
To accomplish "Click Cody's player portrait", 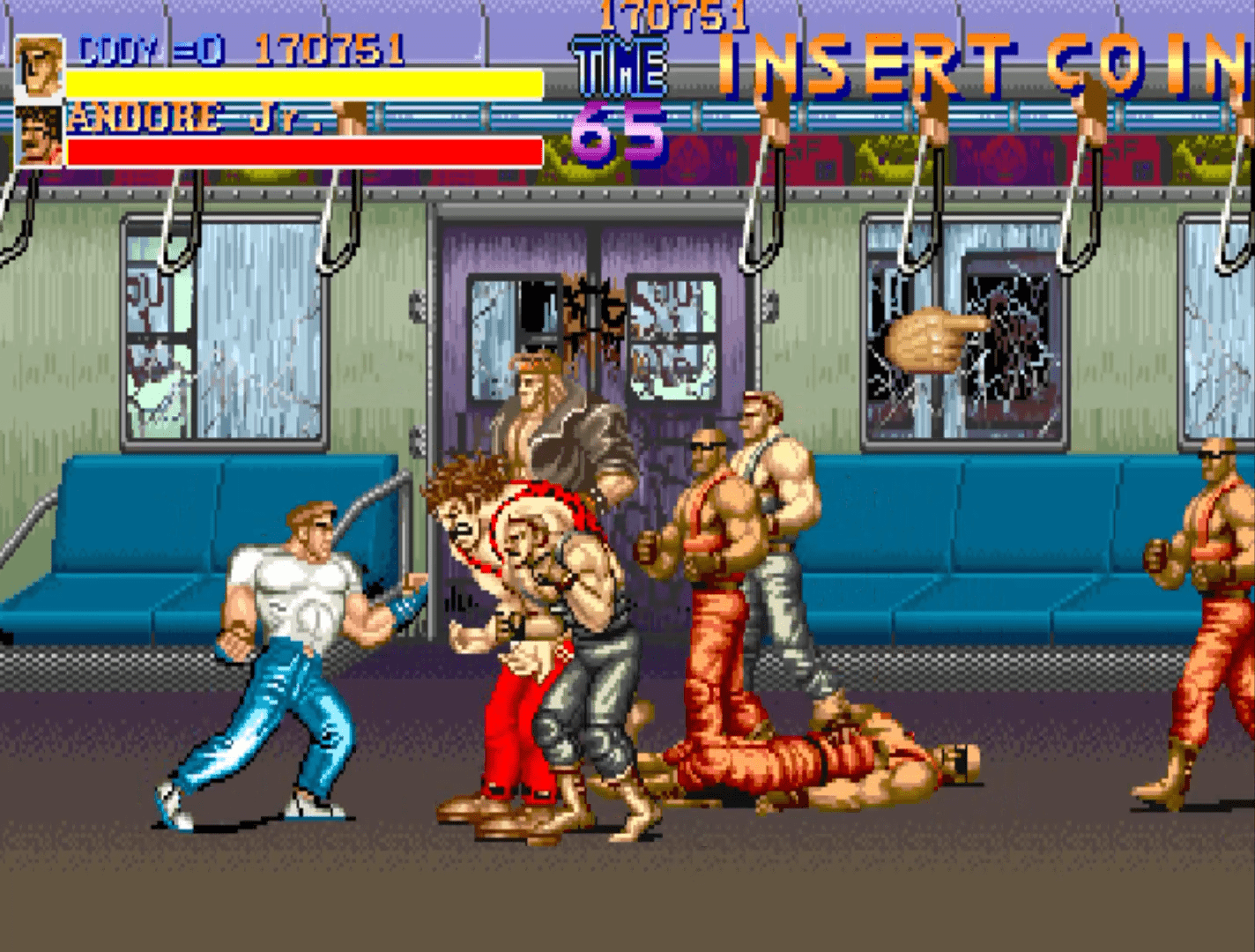I will click(40, 66).
